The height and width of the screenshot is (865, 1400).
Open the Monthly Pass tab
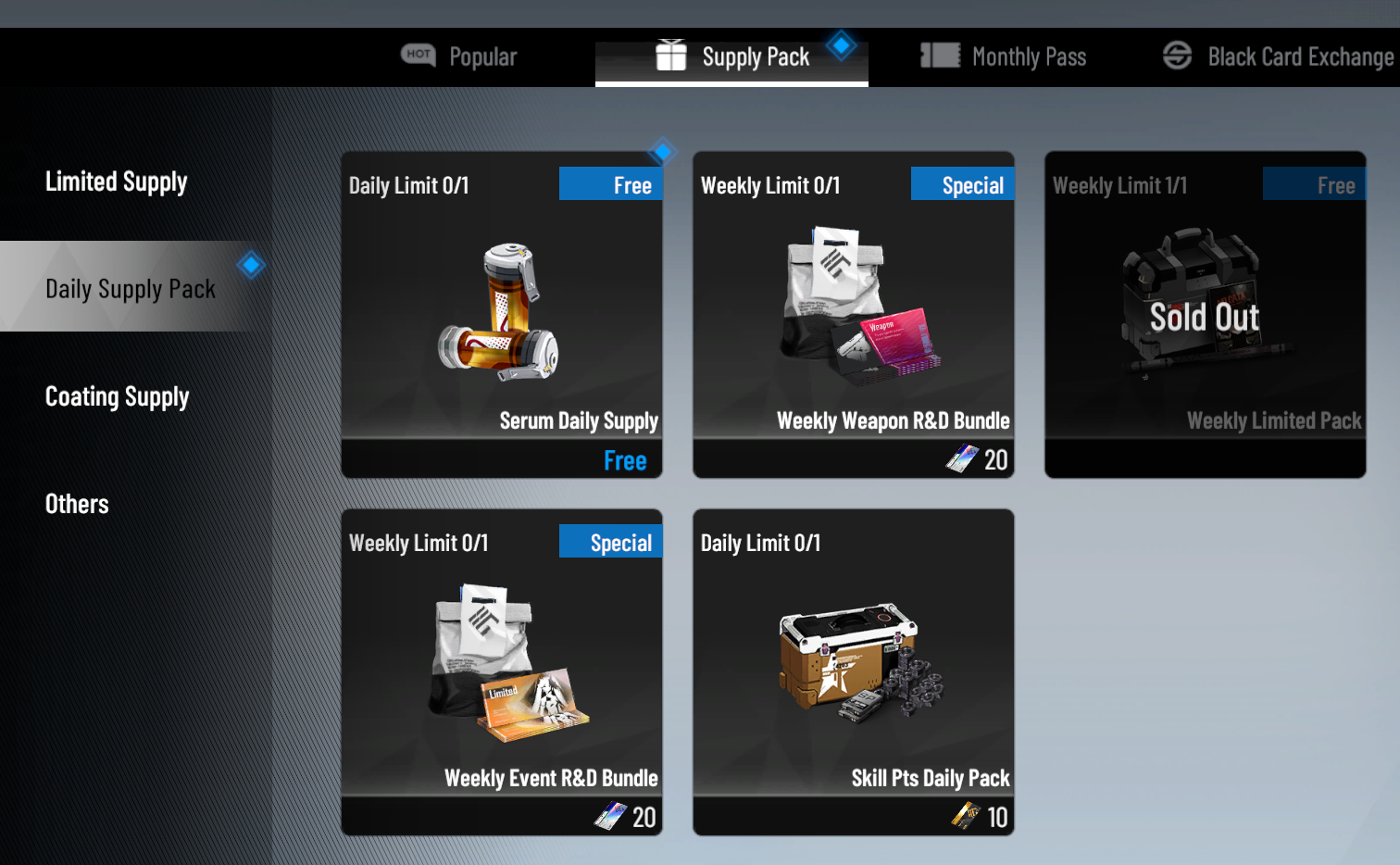[1004, 57]
